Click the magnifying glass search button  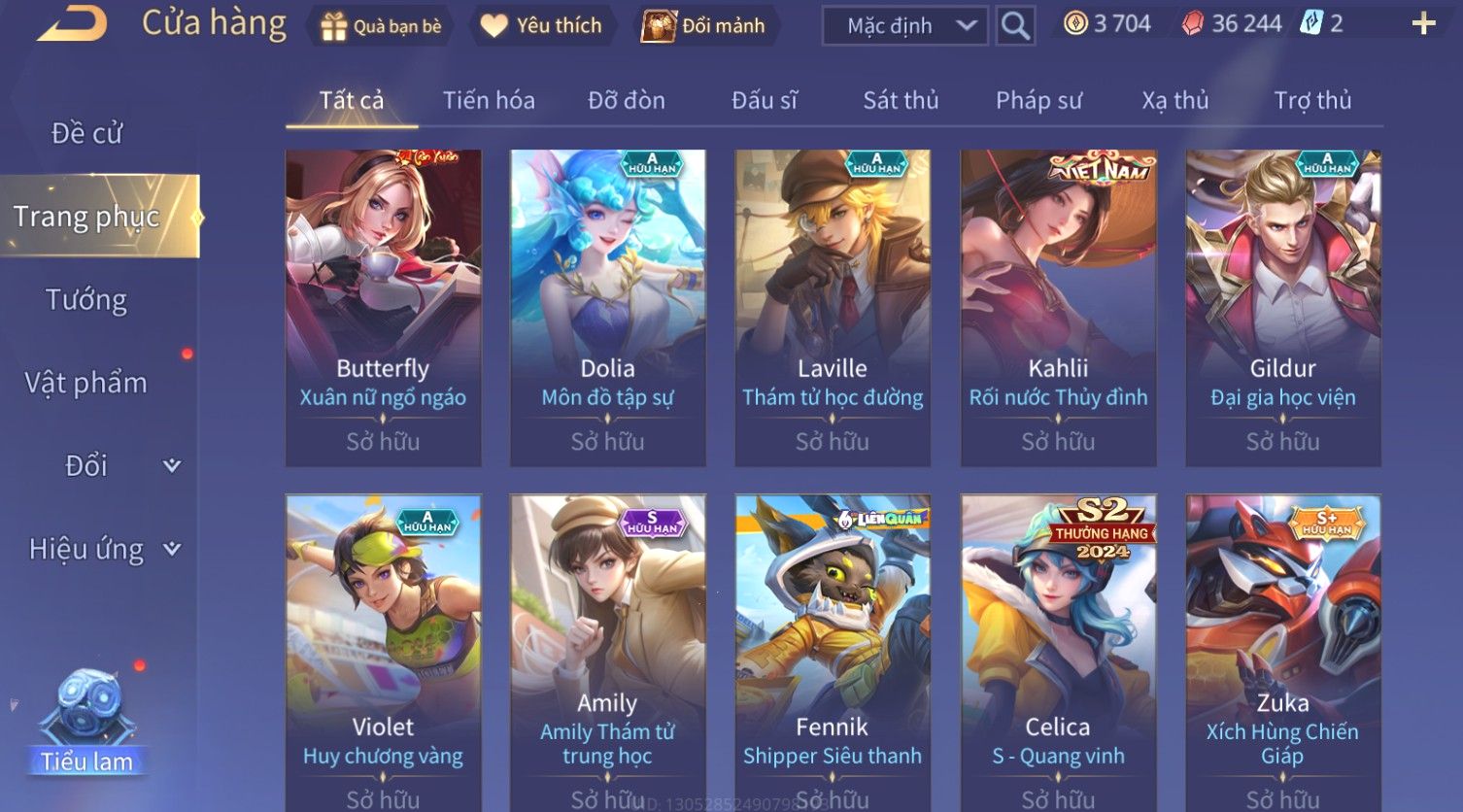pyautogui.click(x=1015, y=26)
